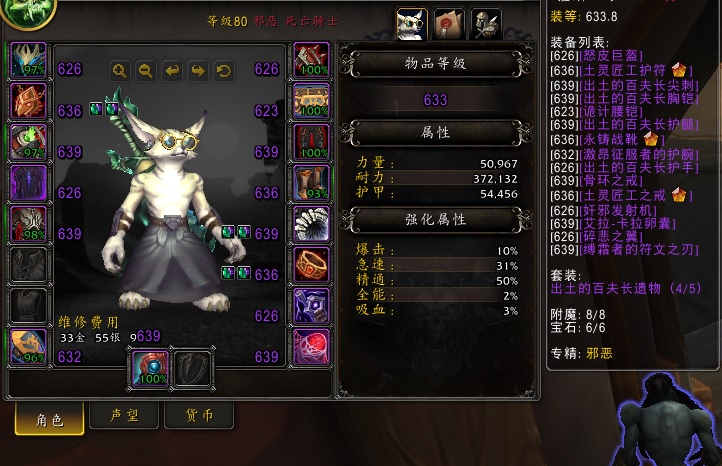Open the equipment manager pane with armor icon
This screenshot has height=466, width=722.
tap(486, 24)
